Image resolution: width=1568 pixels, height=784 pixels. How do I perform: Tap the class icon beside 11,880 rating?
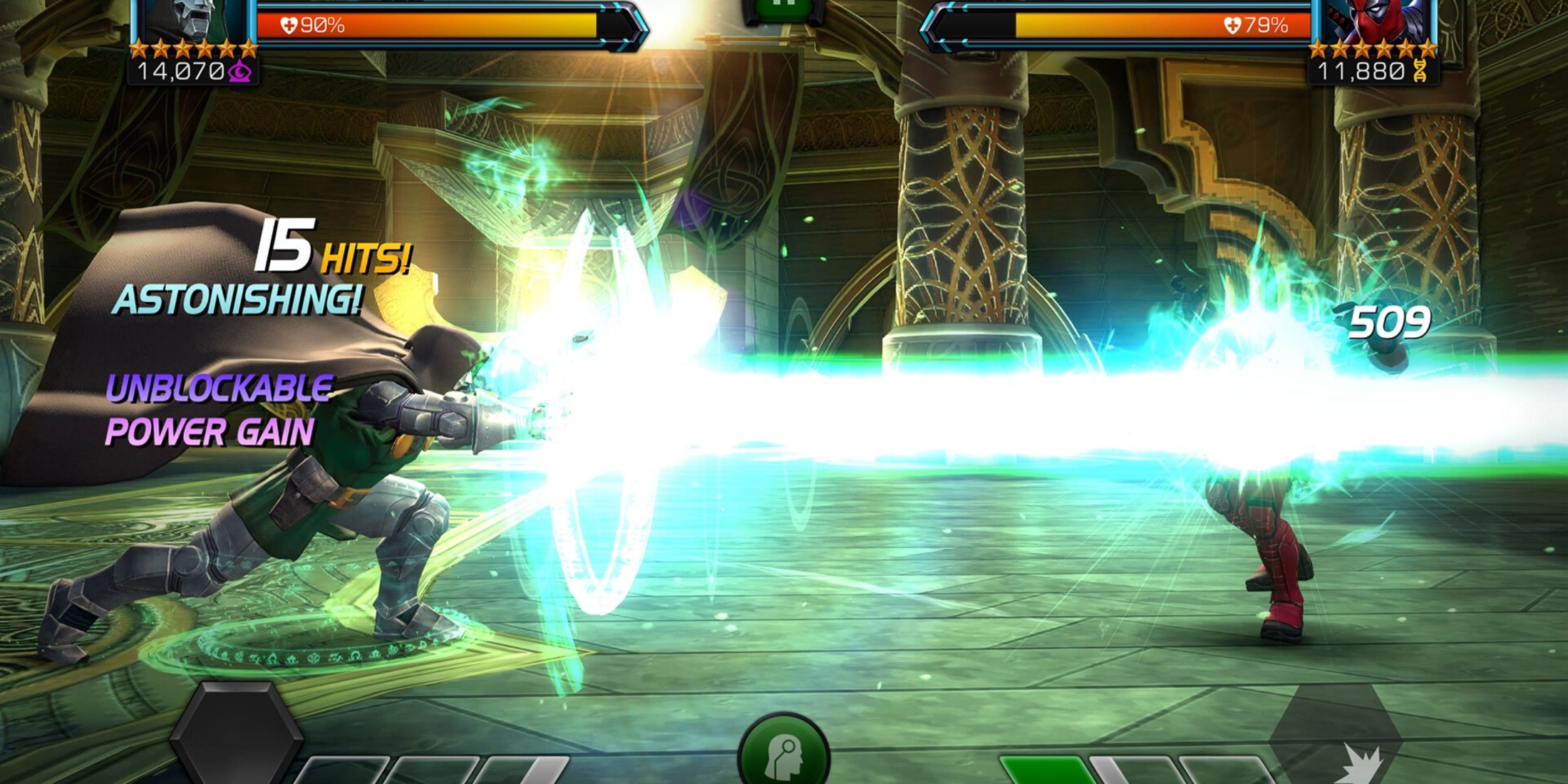(1420, 71)
